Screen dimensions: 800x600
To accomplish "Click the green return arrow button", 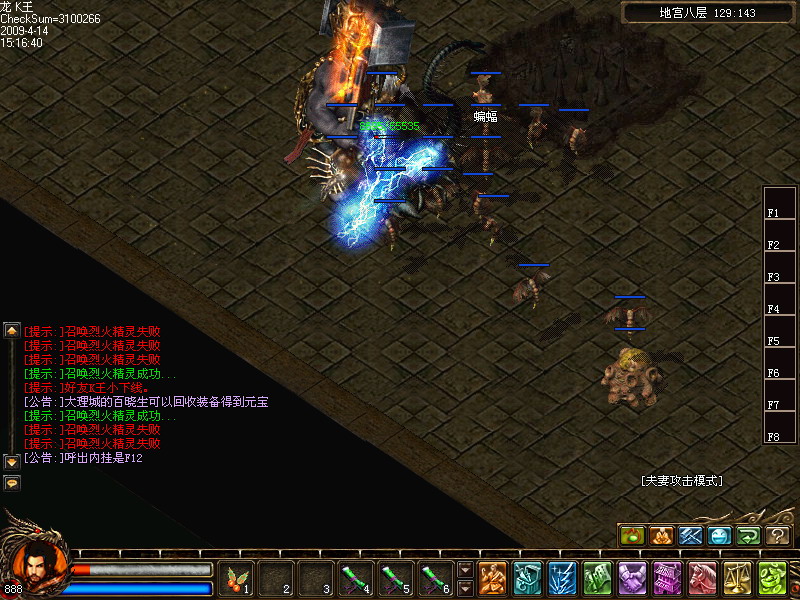I will [x=748, y=536].
